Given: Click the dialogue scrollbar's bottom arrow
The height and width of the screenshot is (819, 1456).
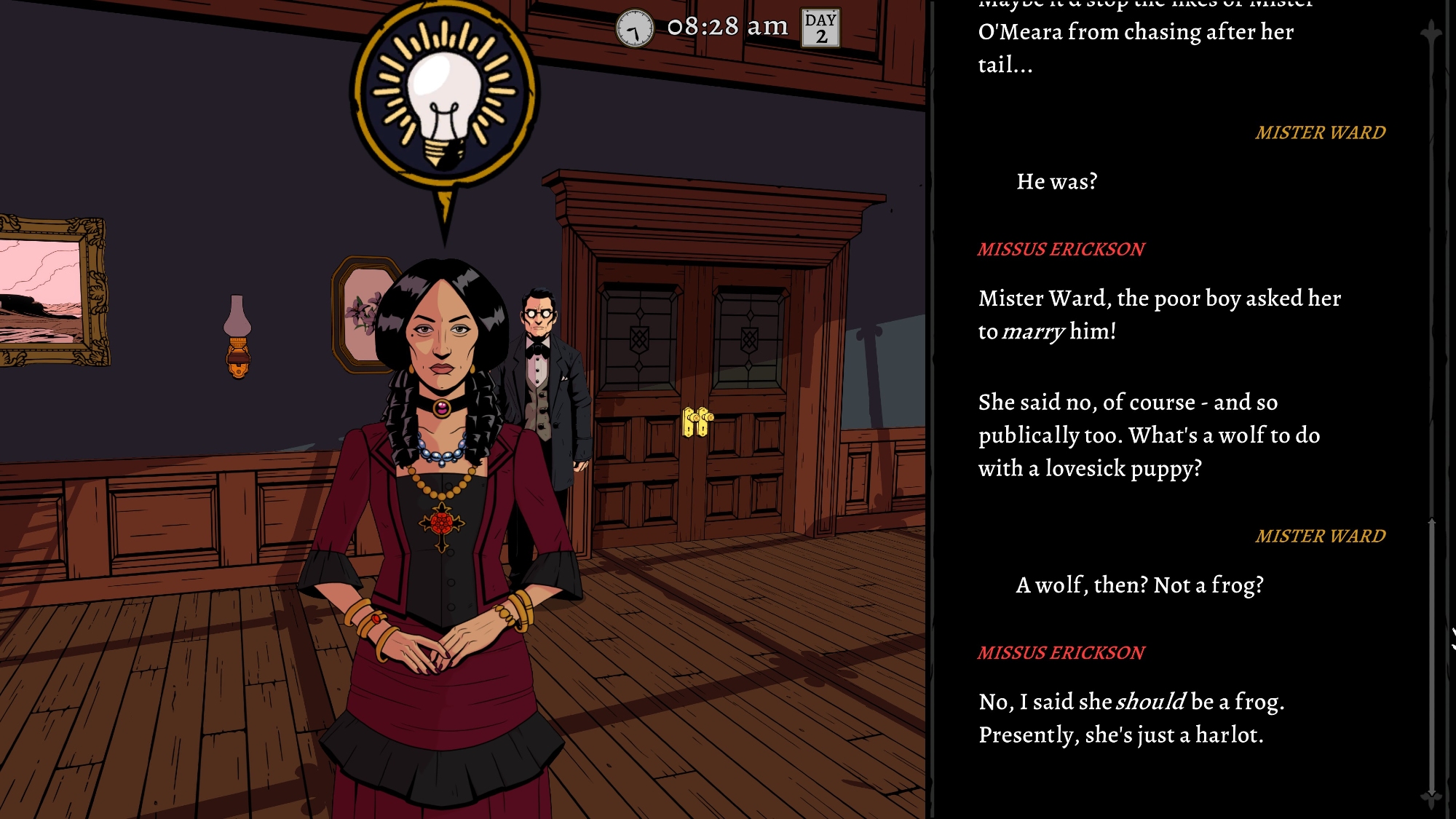Looking at the screenshot, I should 1431,798.
